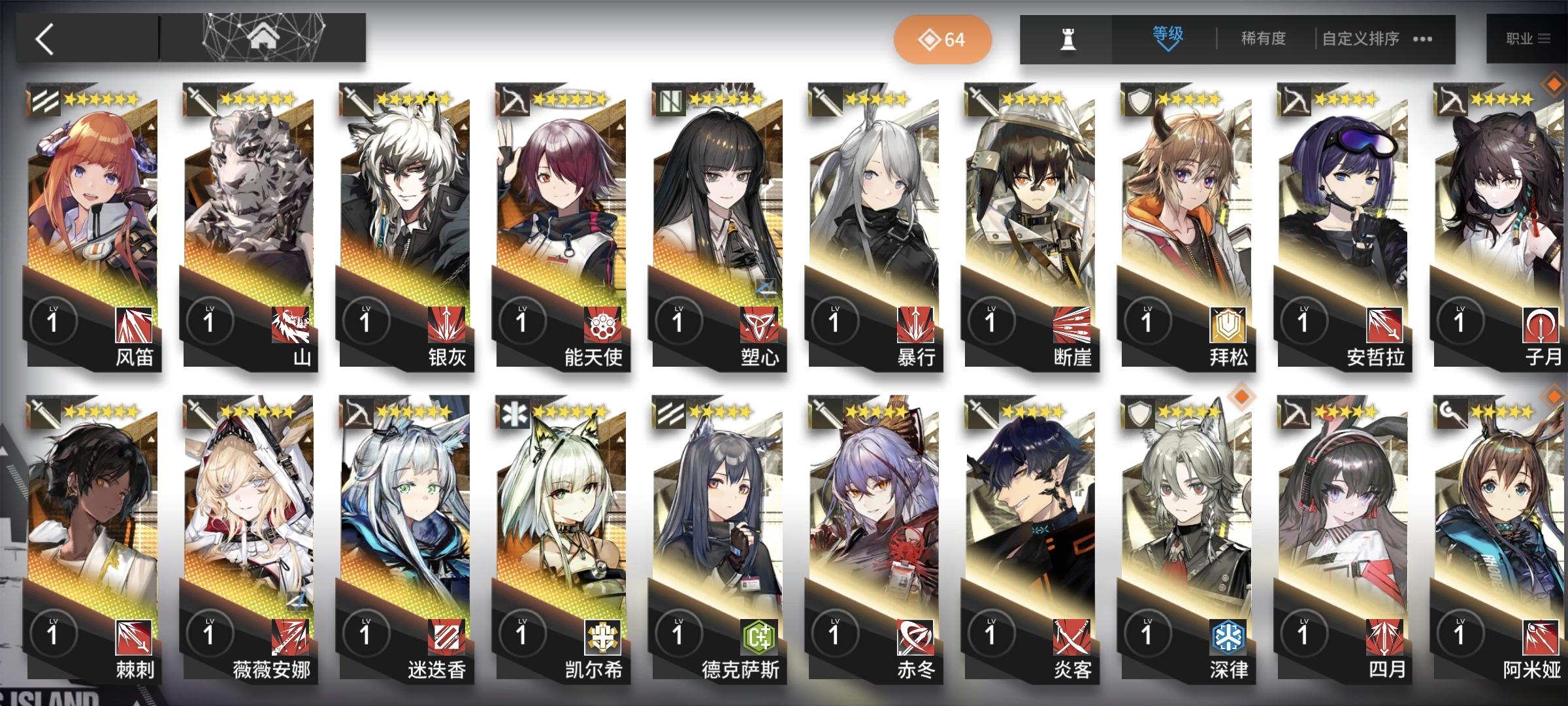This screenshot has width=1568, height=706.
Task: Click the chess rook squad icon in top bar
Action: (1068, 39)
